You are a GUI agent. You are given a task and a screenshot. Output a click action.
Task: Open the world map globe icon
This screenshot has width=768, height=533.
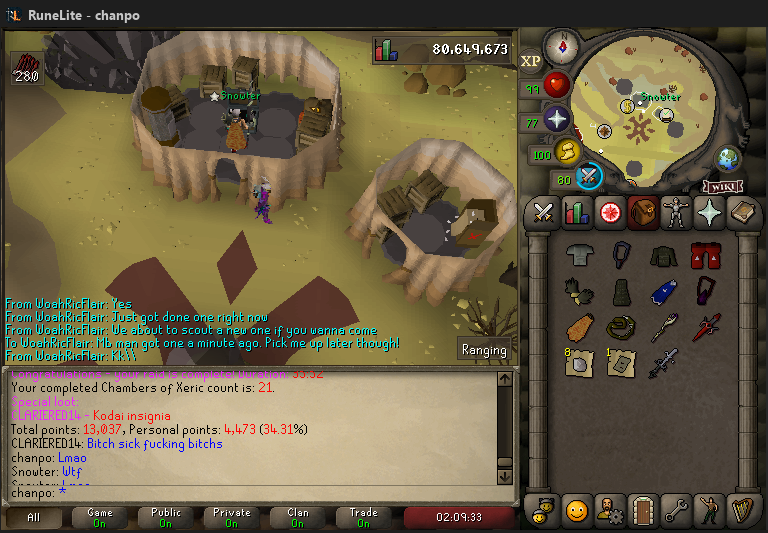[728, 158]
